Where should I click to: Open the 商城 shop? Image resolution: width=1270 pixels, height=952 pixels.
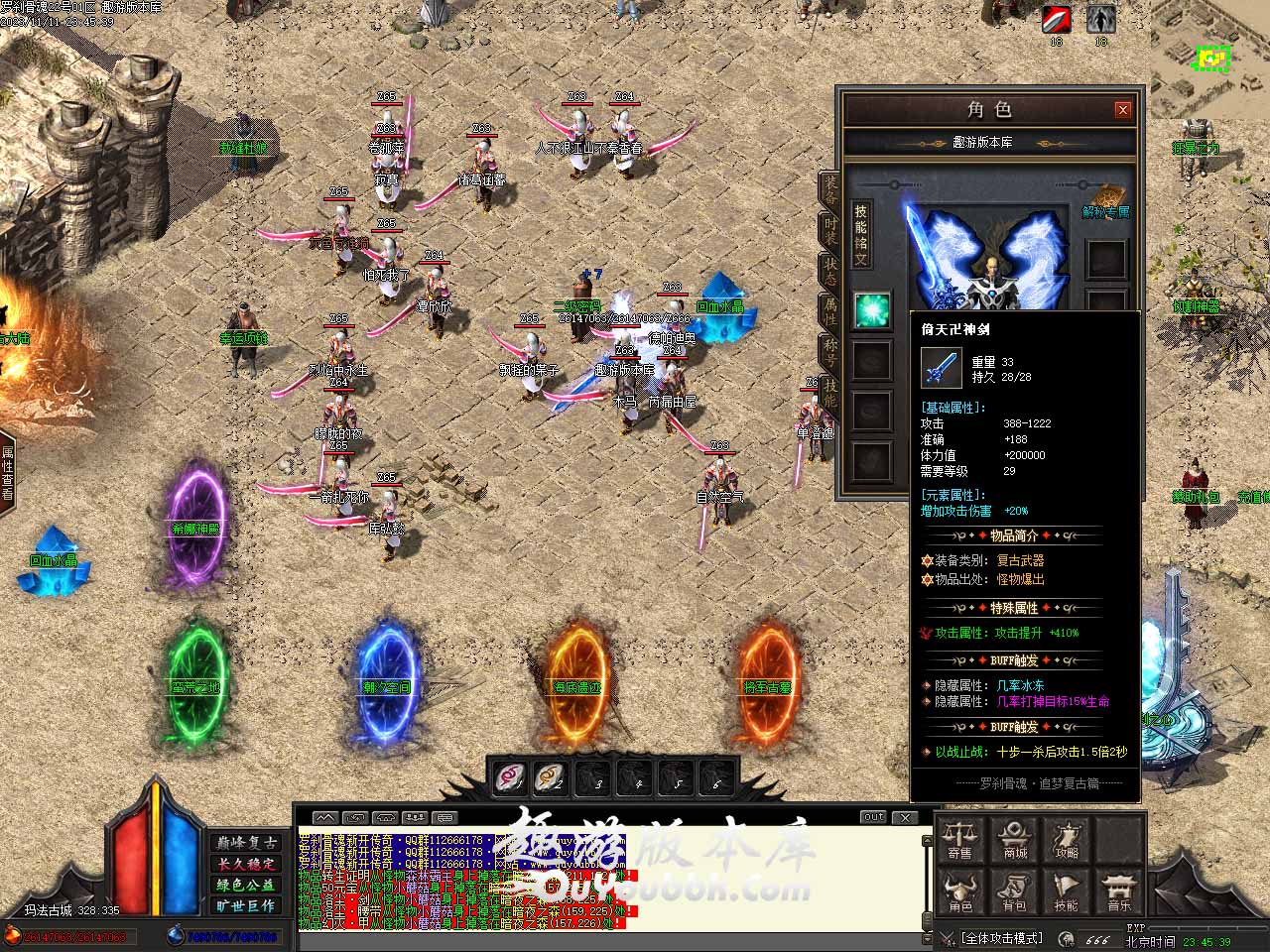coord(1014,840)
